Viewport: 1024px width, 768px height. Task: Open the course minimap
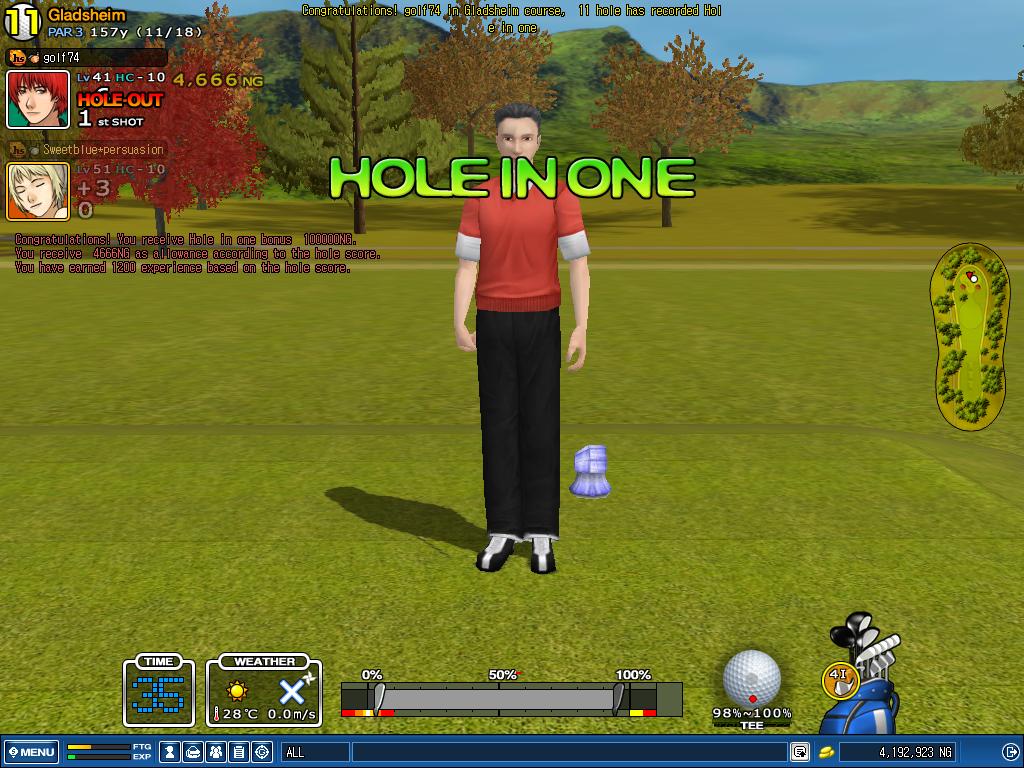coord(970,338)
